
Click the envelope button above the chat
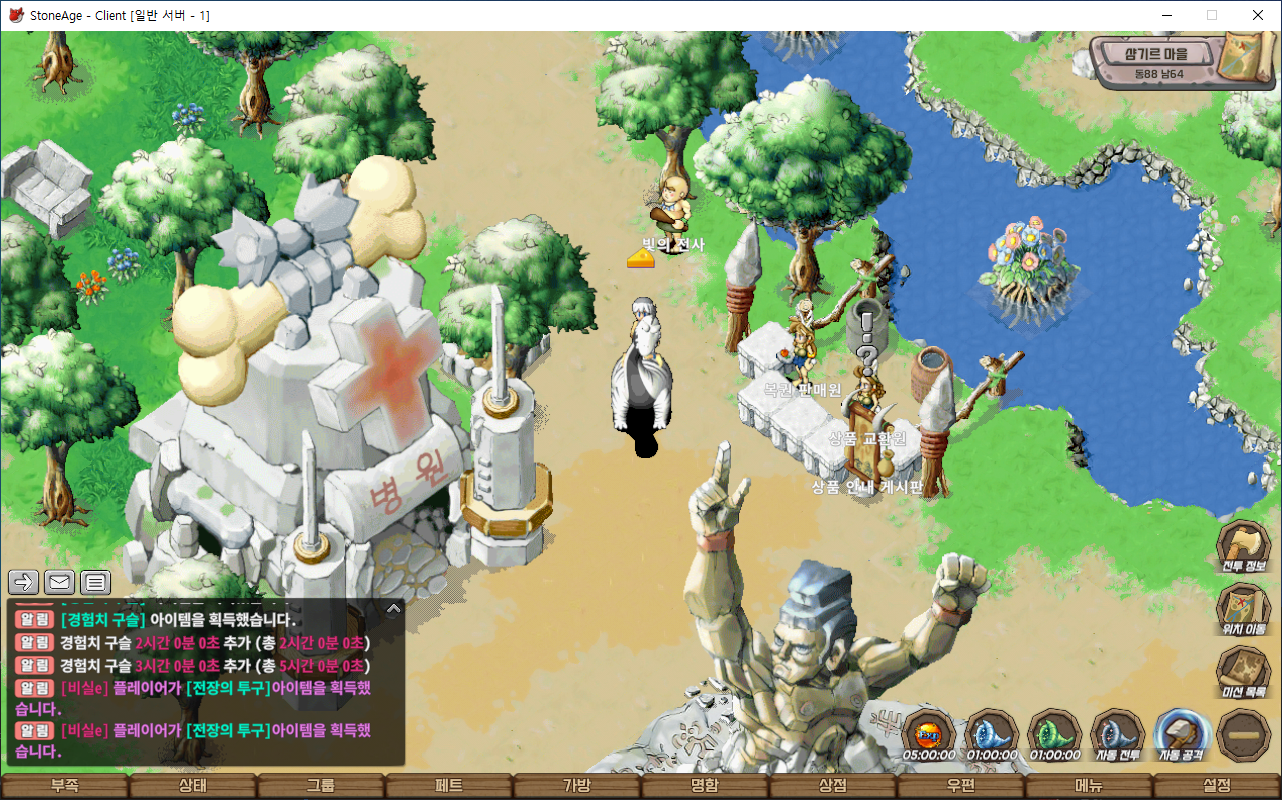(60, 582)
